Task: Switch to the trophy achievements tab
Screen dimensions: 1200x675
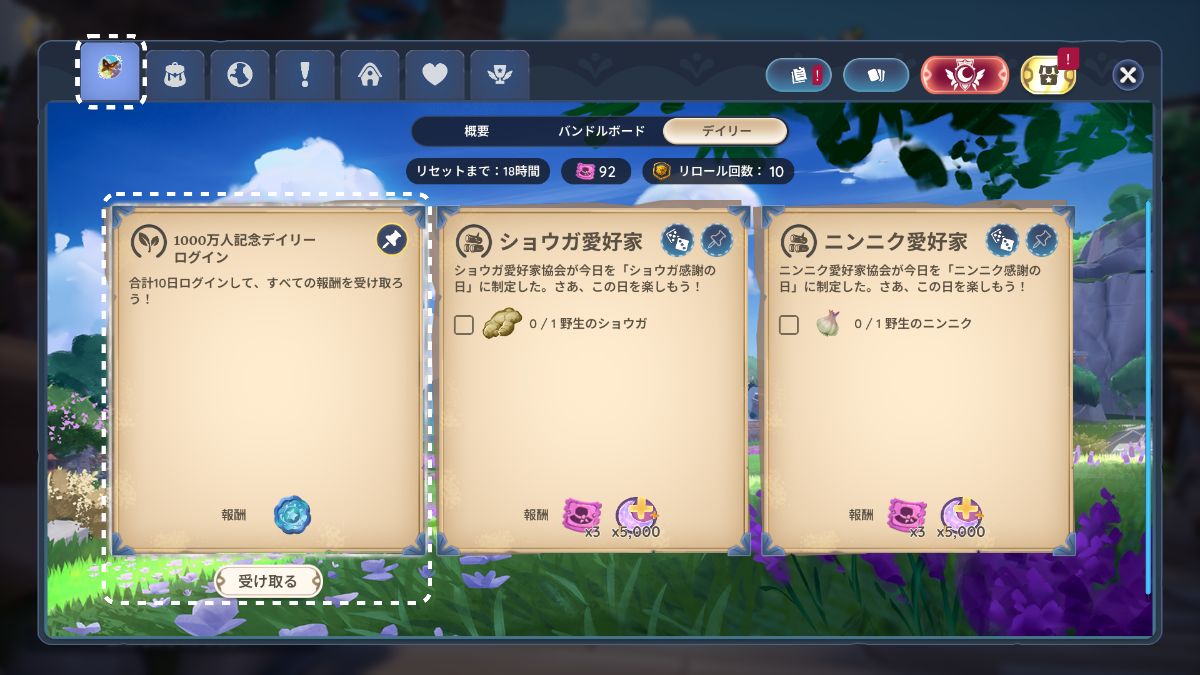Action: point(499,75)
